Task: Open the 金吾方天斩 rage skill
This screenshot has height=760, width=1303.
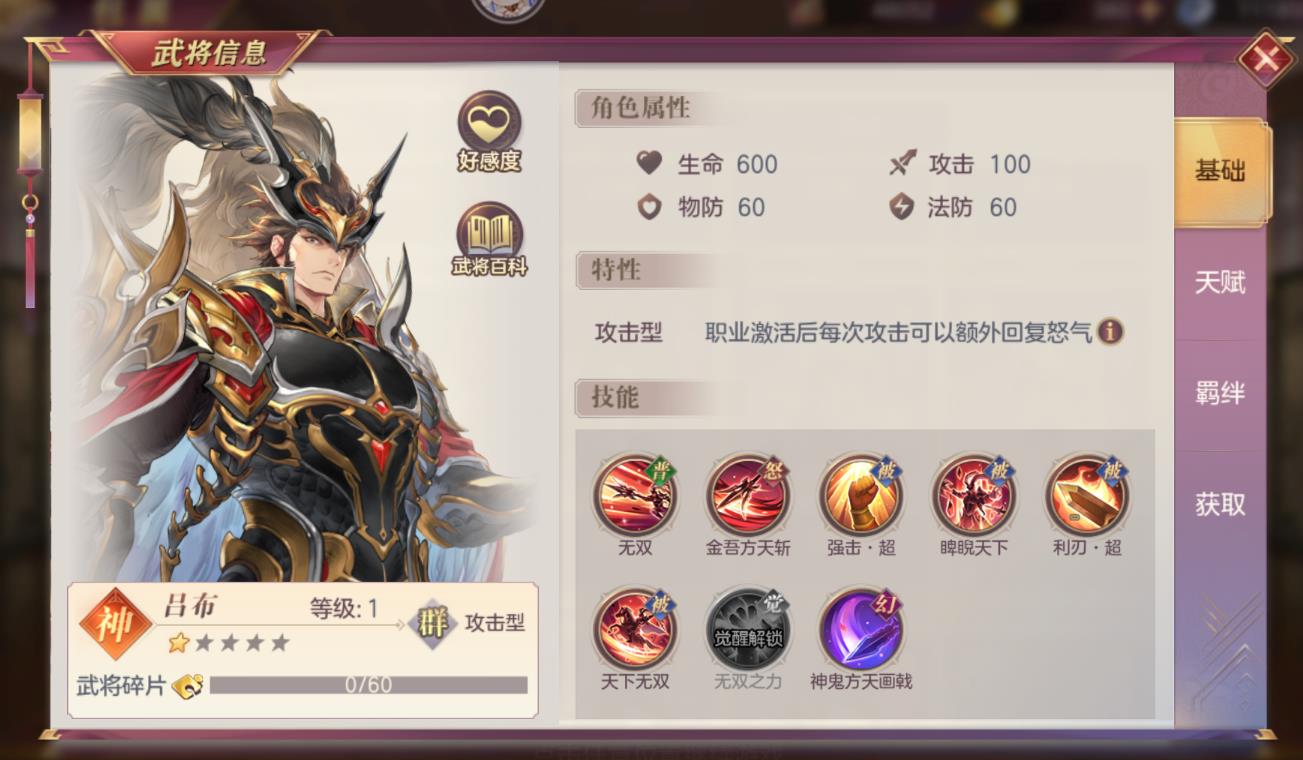Action: (x=748, y=497)
